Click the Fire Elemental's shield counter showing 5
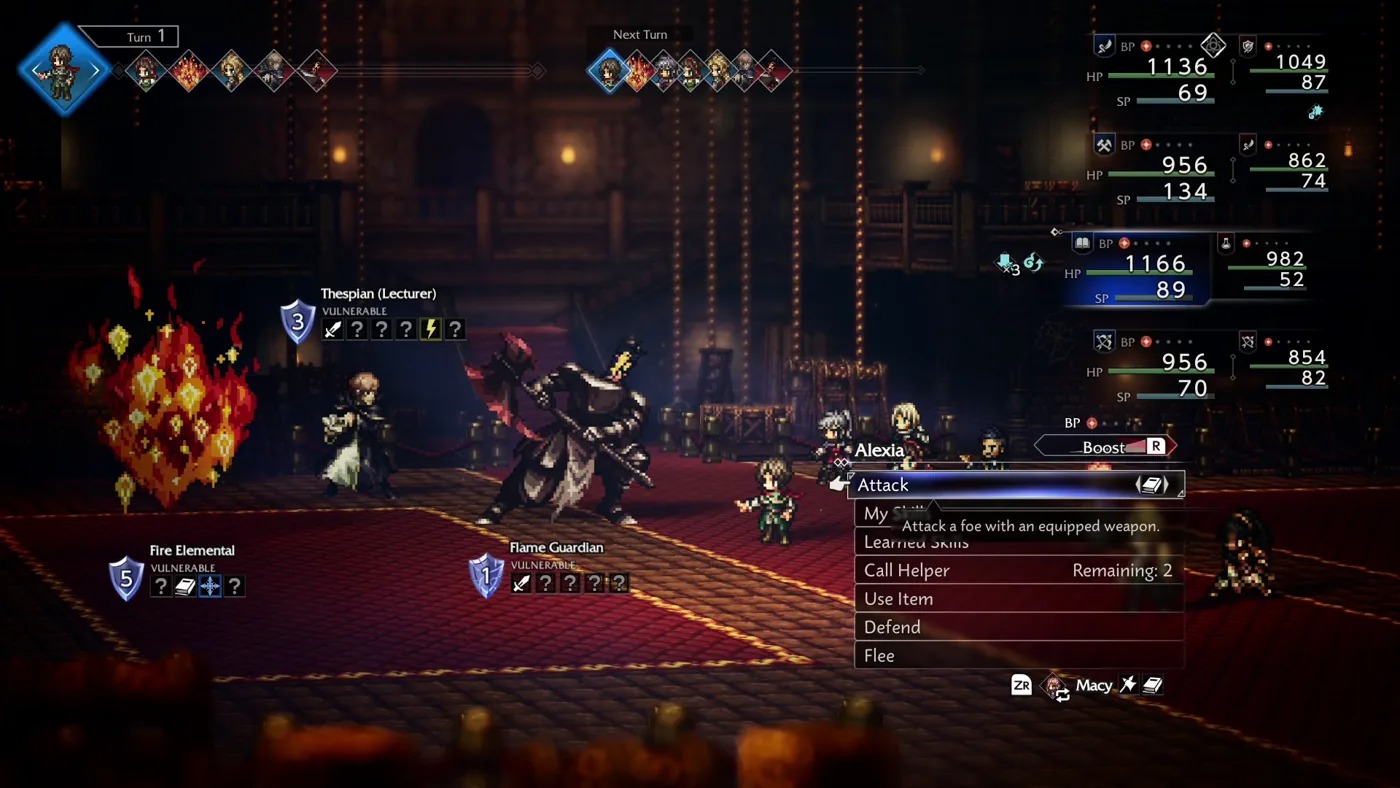1400x788 pixels. pos(126,579)
